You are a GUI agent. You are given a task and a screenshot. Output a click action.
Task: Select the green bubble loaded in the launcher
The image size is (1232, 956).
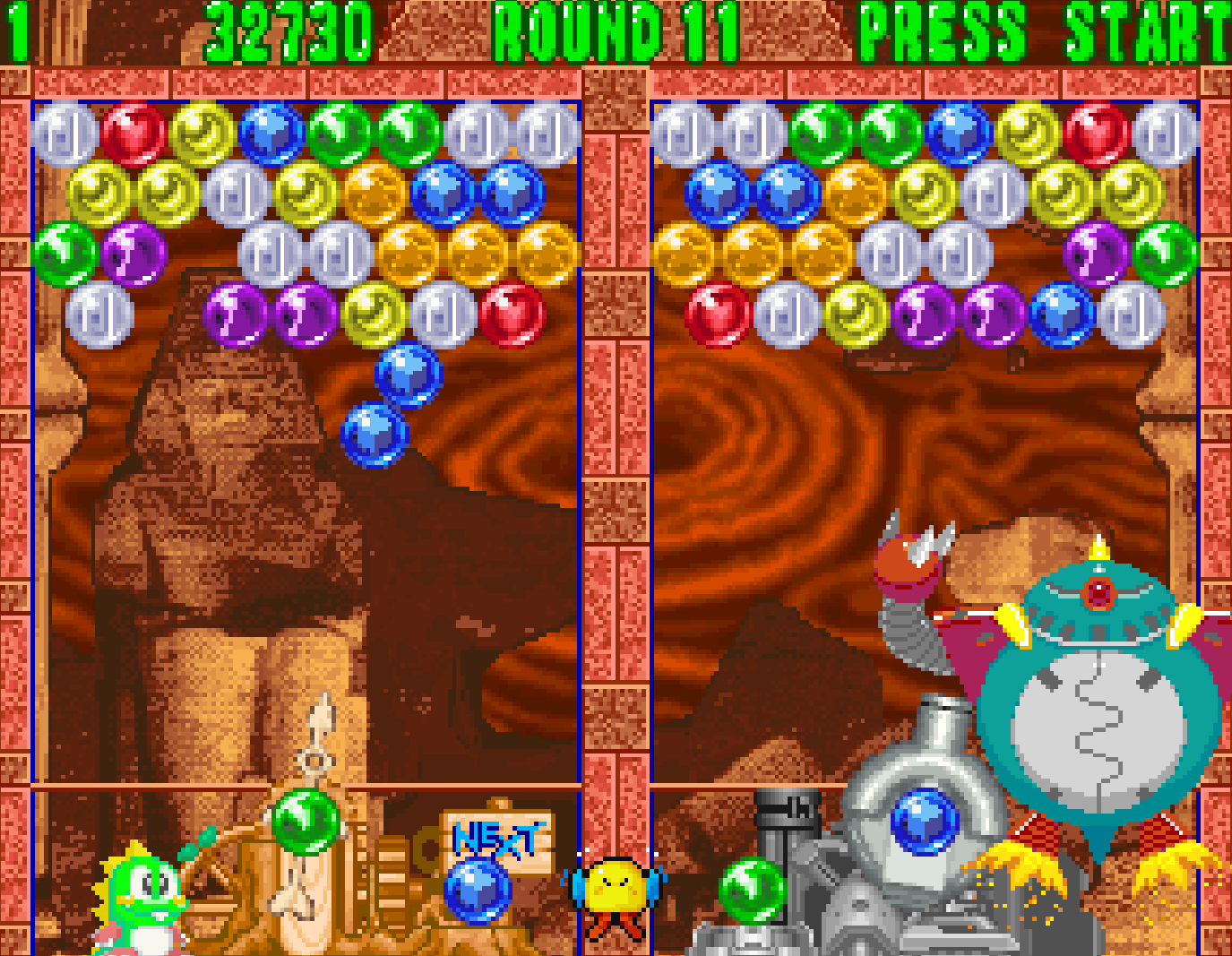(305, 821)
